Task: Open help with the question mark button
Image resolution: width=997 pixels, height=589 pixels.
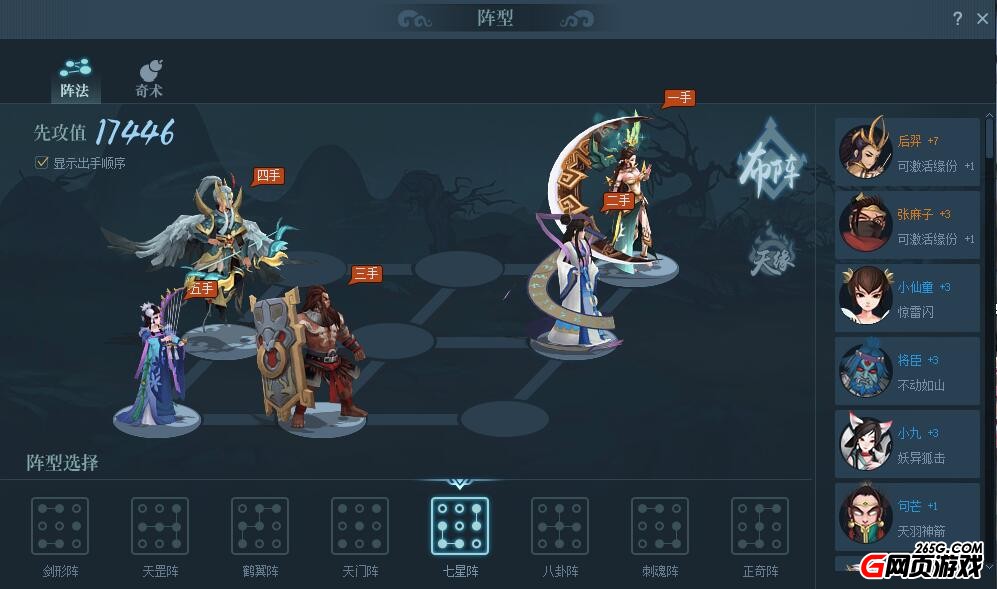Action: click(x=957, y=18)
